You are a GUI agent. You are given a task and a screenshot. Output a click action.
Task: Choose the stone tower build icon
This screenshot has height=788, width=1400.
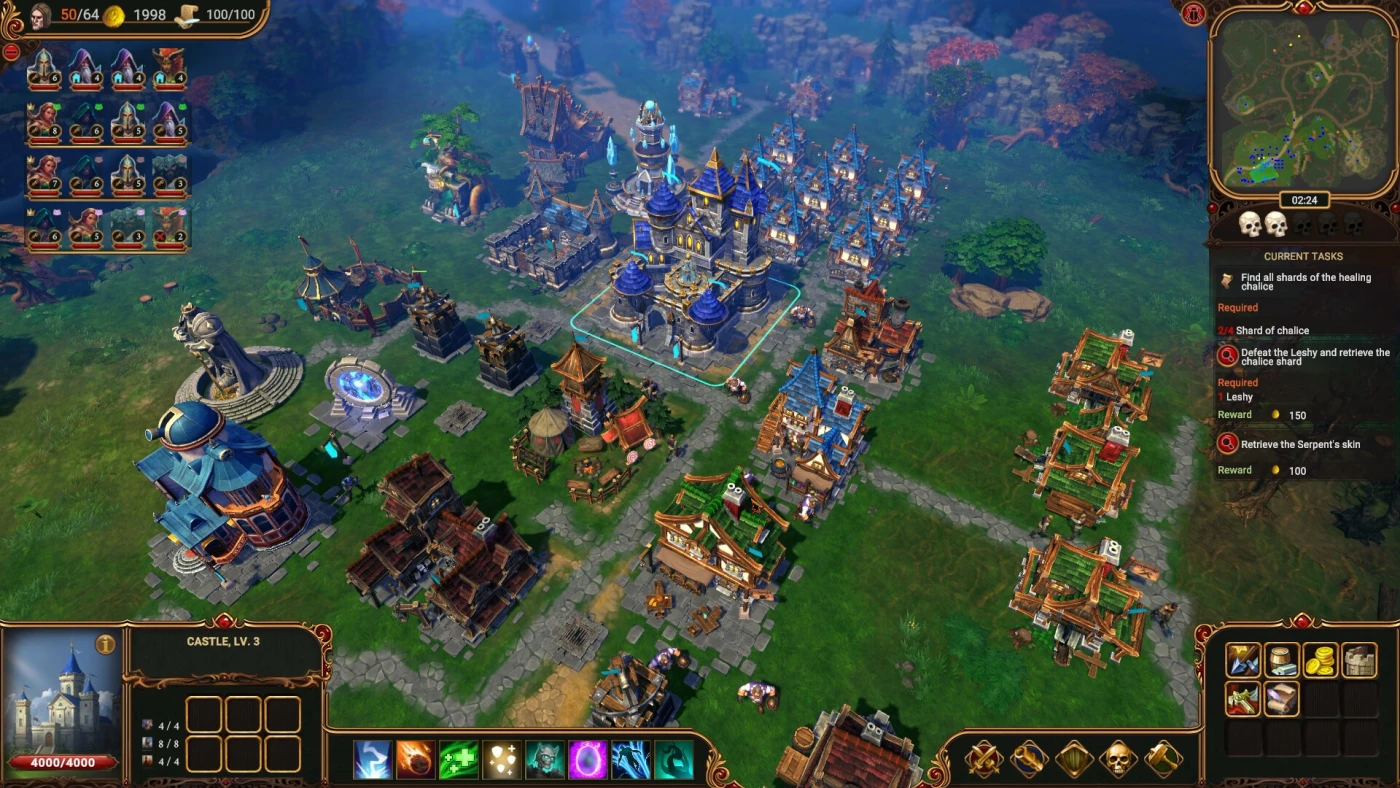[1359, 660]
